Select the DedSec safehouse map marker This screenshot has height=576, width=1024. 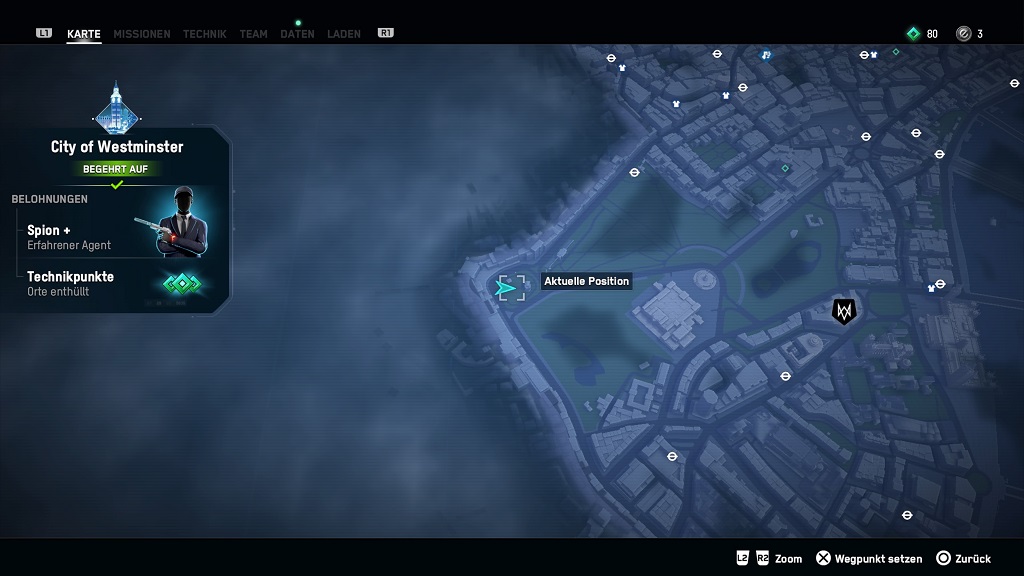(844, 312)
